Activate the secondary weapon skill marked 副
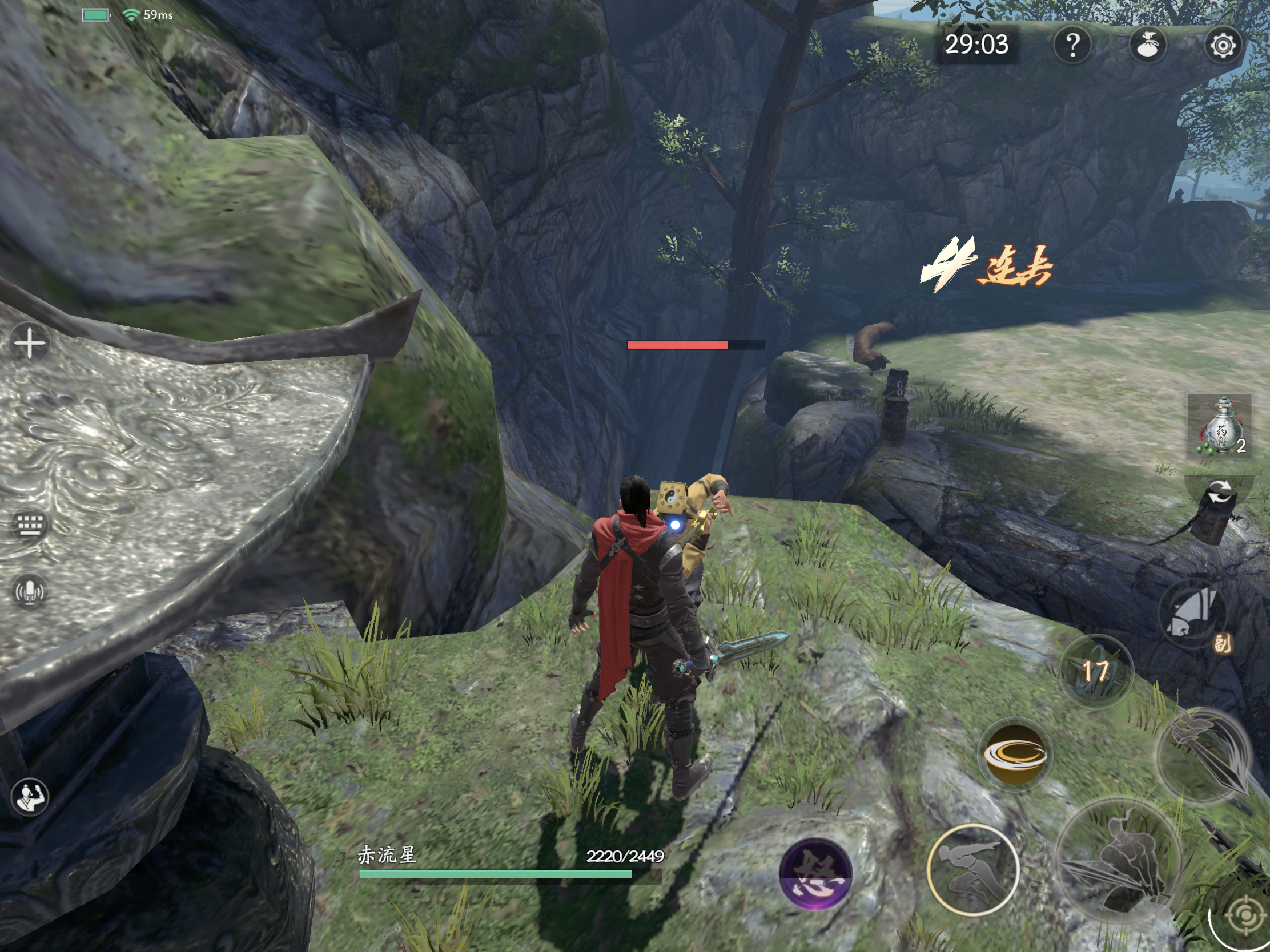1270x952 pixels. pyautogui.click(x=1193, y=614)
